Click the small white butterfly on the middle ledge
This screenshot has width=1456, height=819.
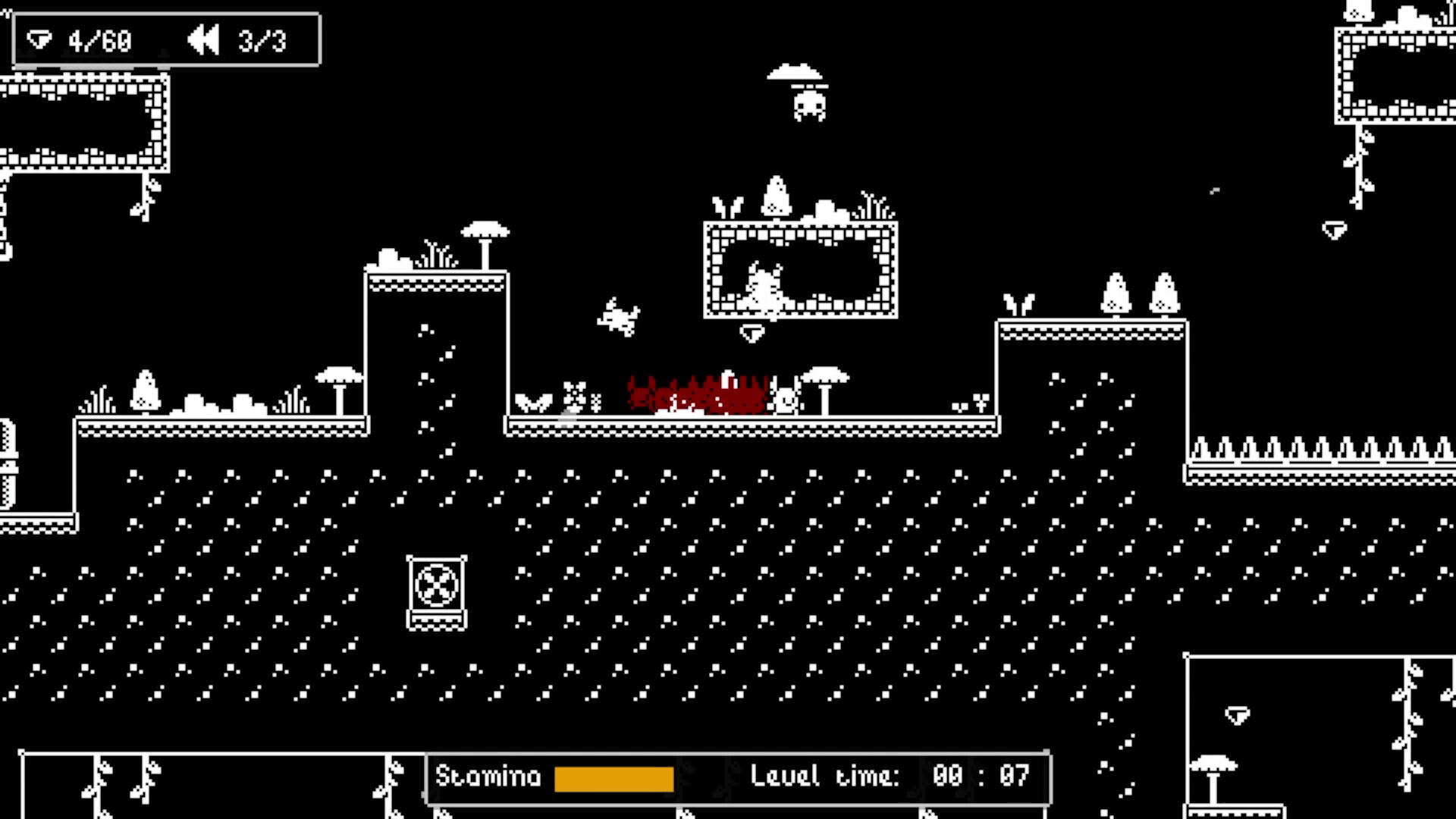(535, 400)
